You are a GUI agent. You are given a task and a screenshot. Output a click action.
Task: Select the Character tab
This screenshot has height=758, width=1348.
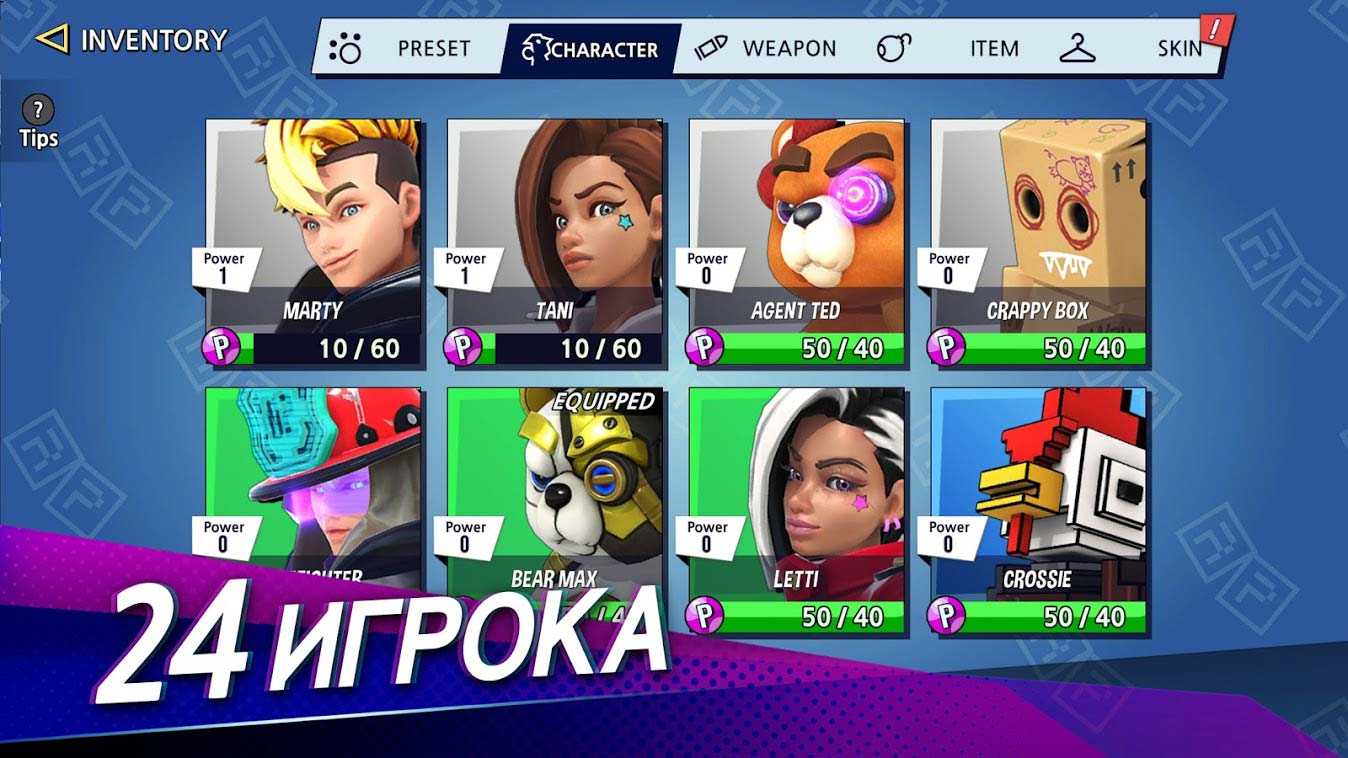(592, 49)
